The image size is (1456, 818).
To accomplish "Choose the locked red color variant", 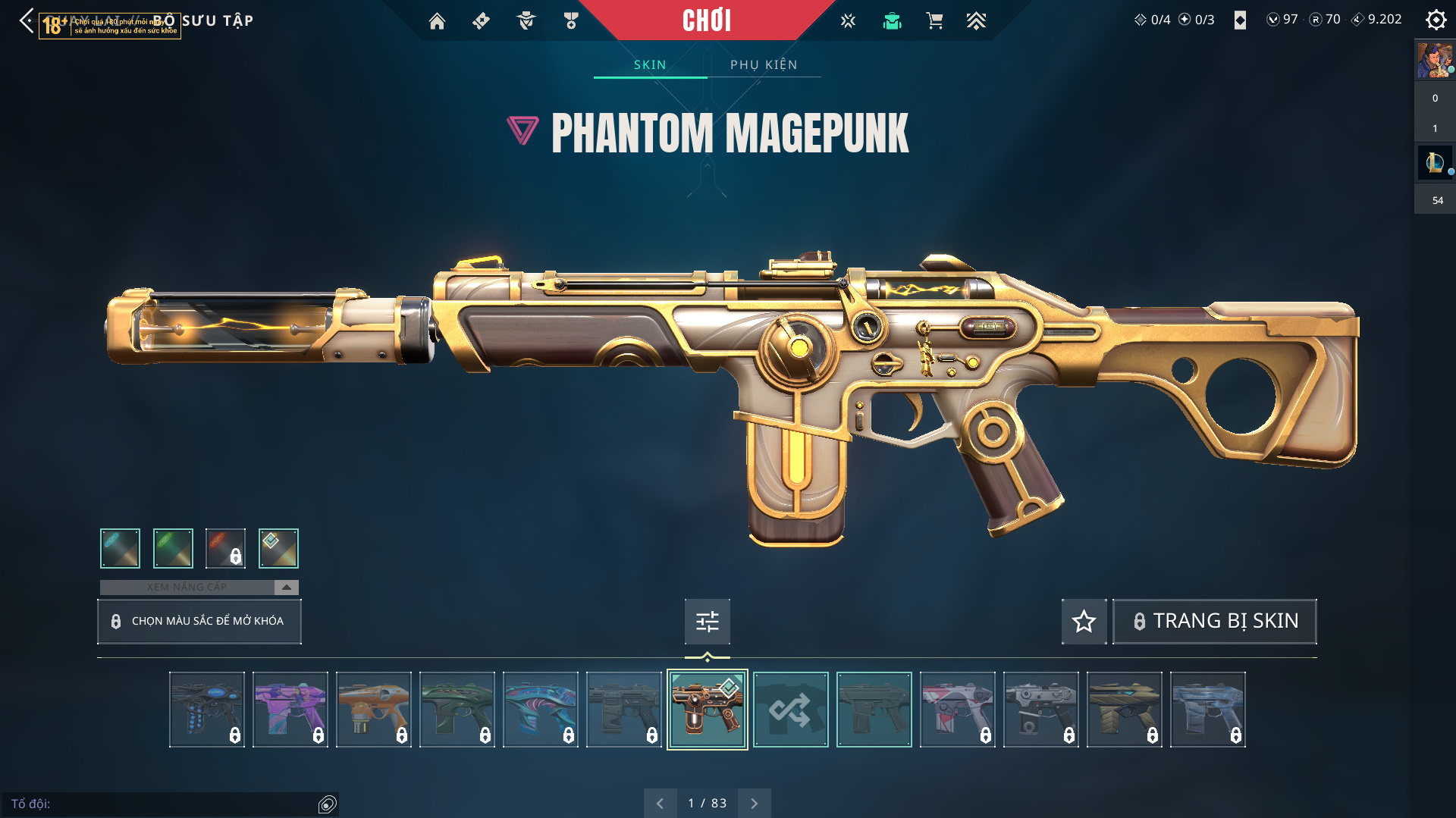I will click(x=225, y=548).
